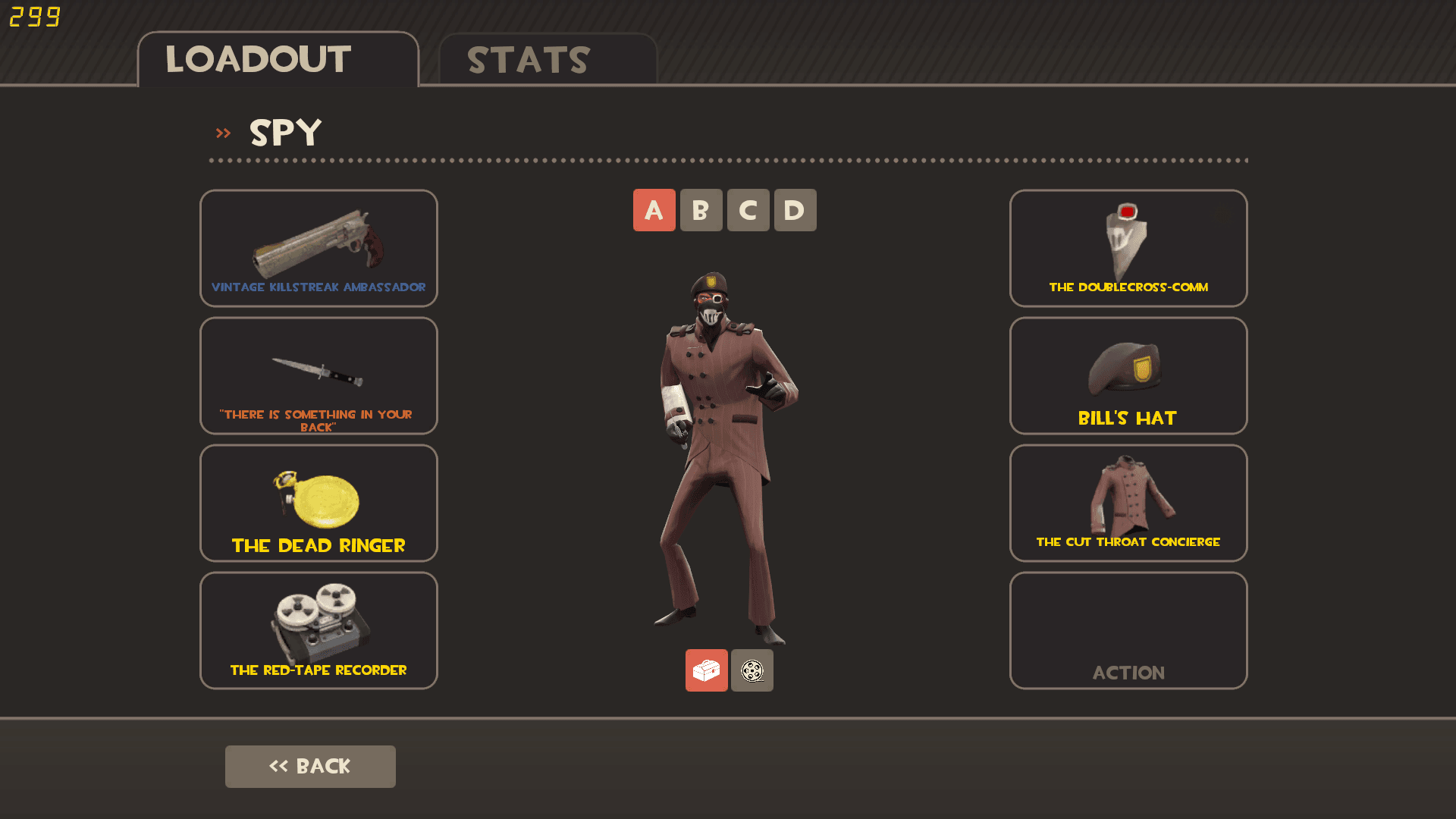Select Bill's Hat beret item
This screenshot has height=819, width=1456.
[1128, 375]
